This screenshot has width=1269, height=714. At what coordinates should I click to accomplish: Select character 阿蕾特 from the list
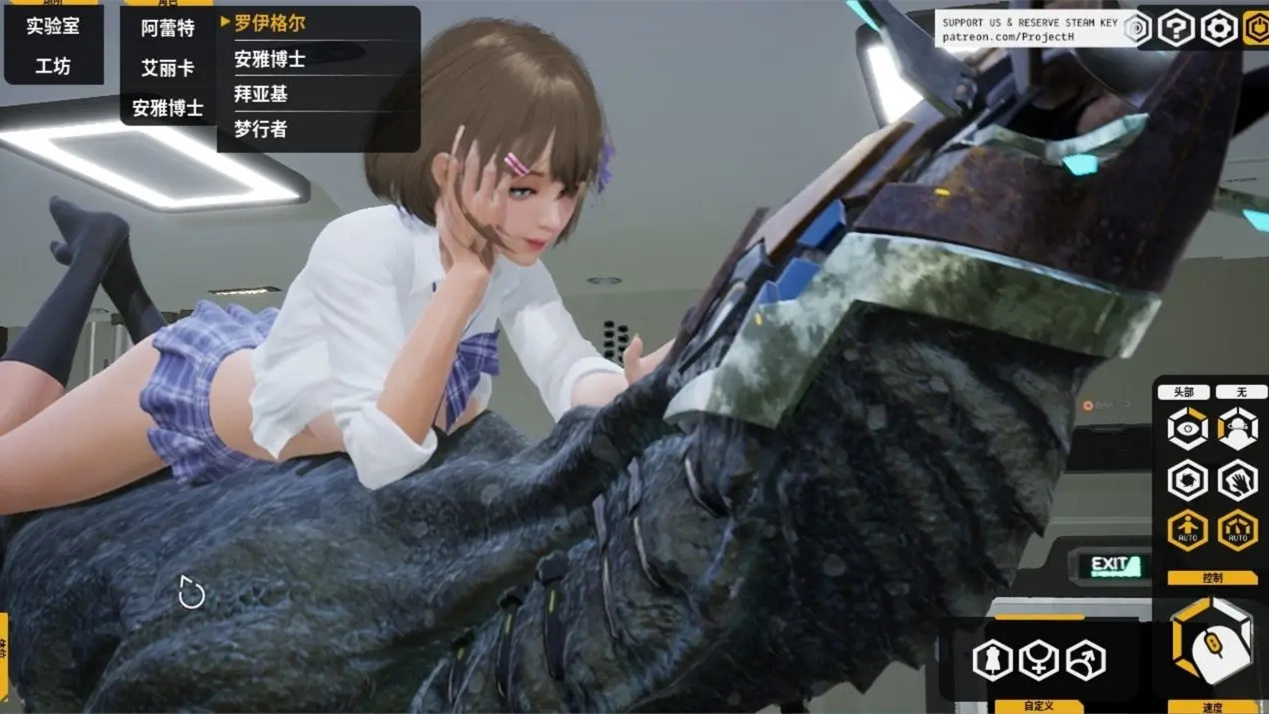tap(168, 28)
